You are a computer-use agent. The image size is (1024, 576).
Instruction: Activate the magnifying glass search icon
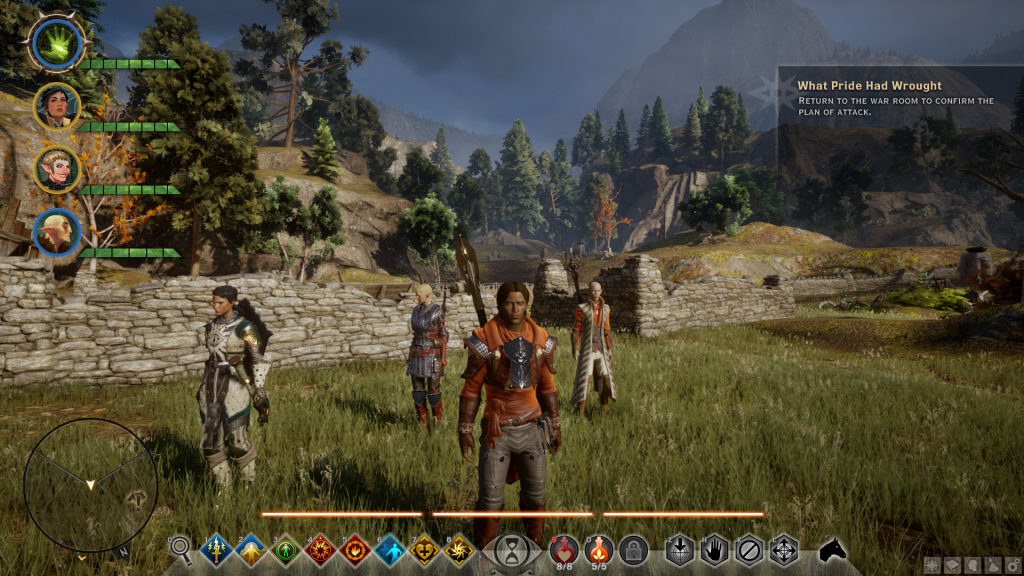tap(181, 547)
